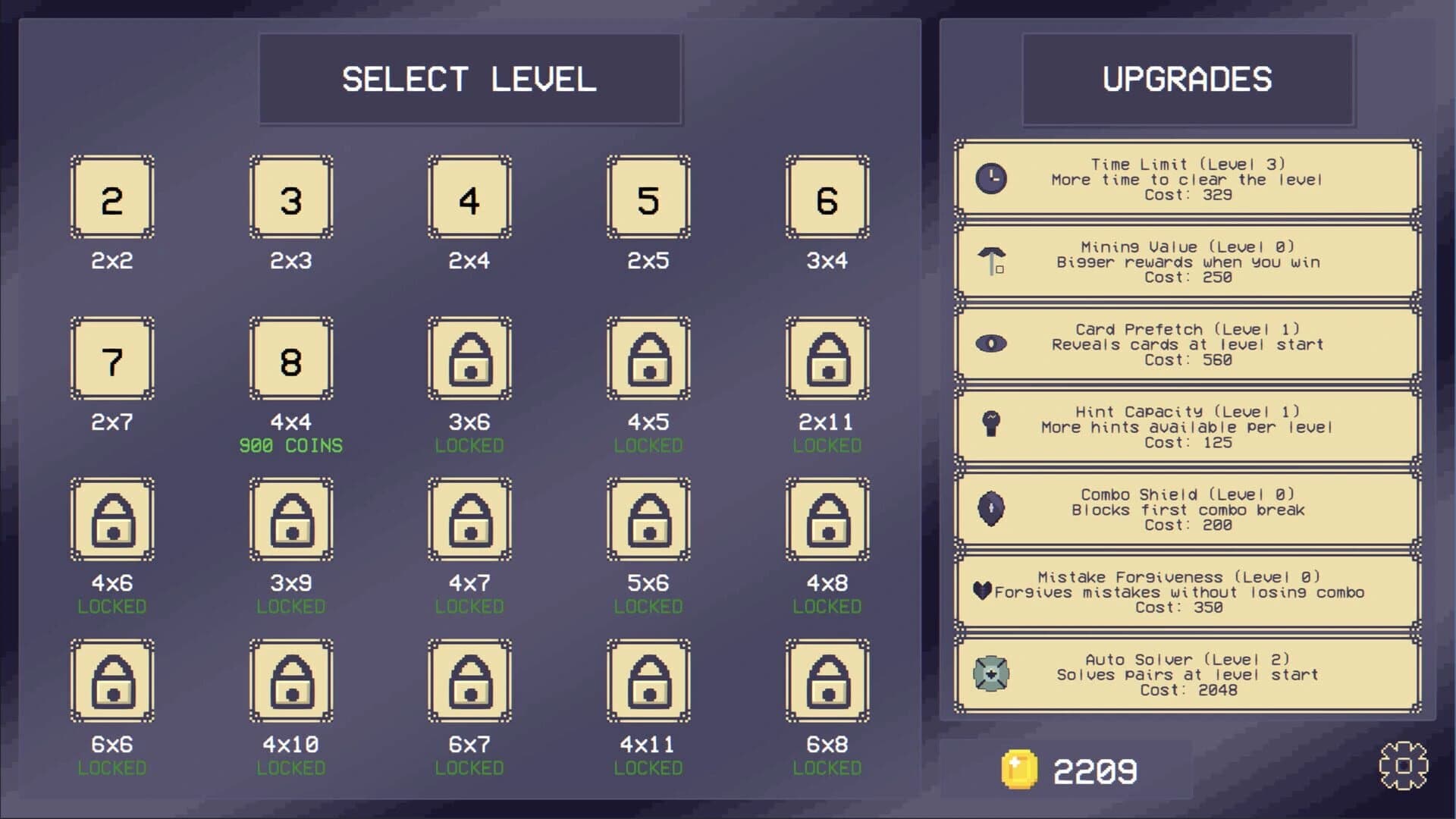Purchase the Mining Value upgrade for 250

pos(1188,263)
